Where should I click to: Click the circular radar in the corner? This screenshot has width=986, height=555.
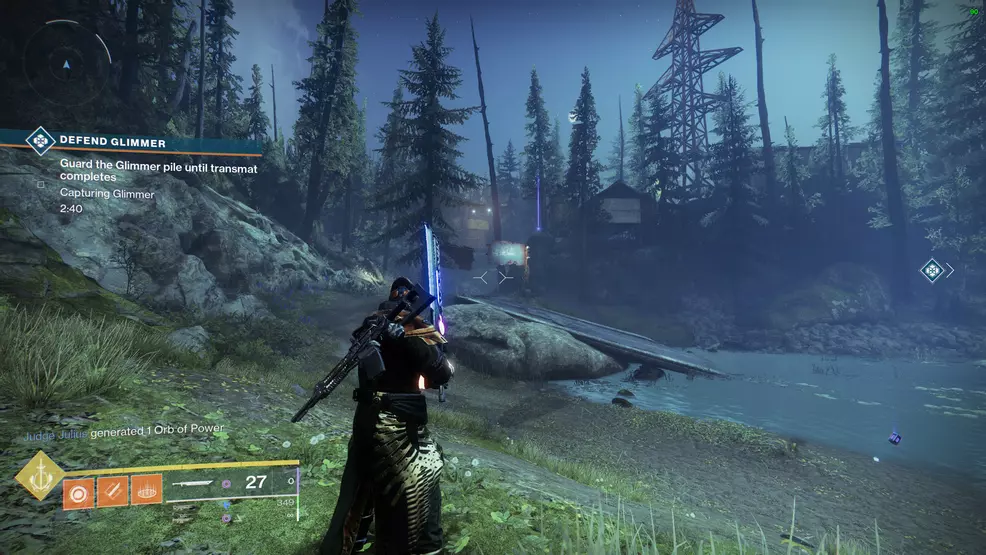pos(67,63)
